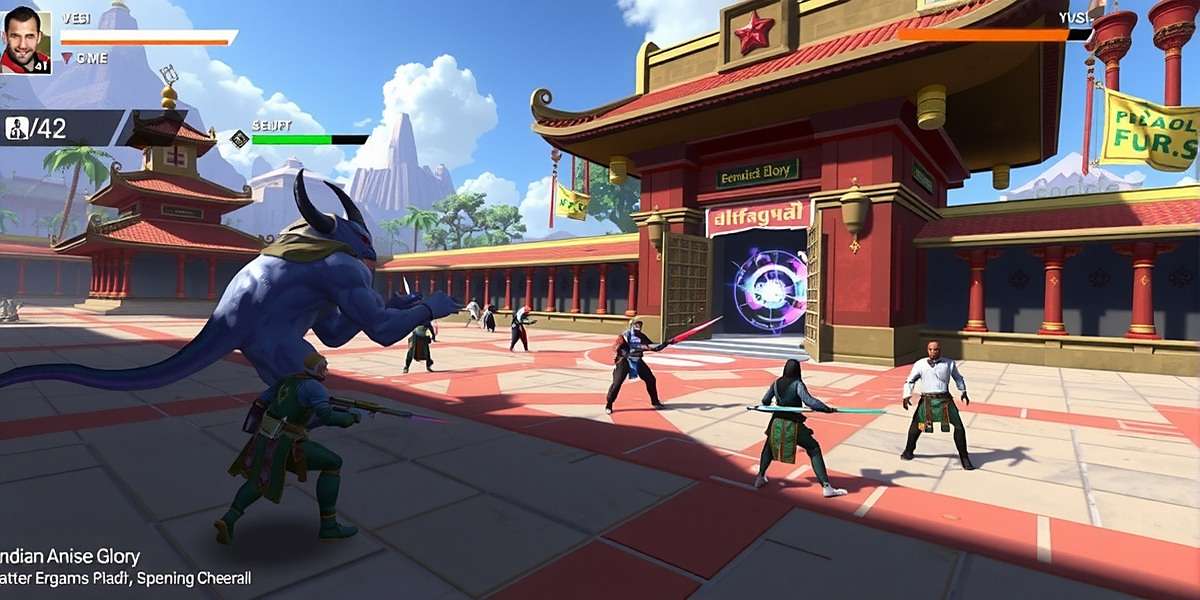The width and height of the screenshot is (1200, 600).
Task: Open the player count icon showing 42
Action: (17, 128)
